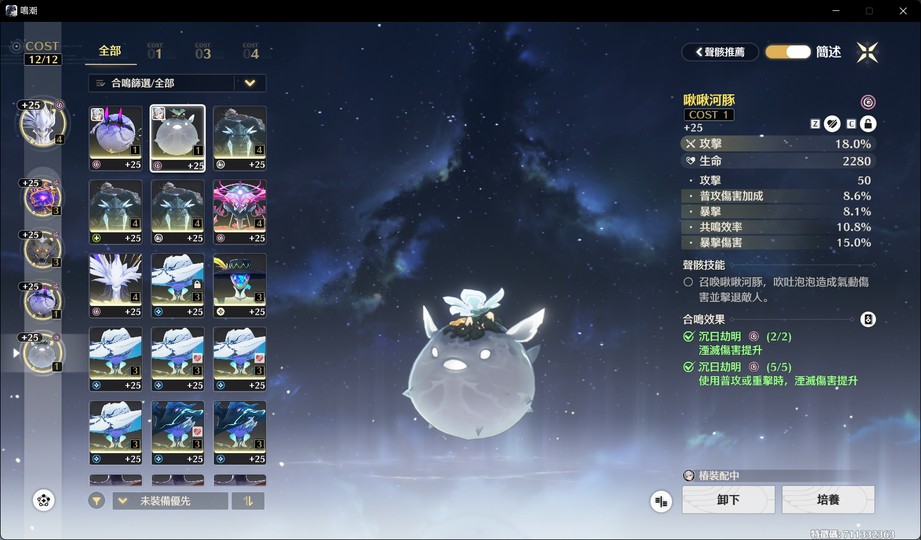The width and height of the screenshot is (921, 540).
Task: Switch to the COST 03 tab
Action: [203, 51]
